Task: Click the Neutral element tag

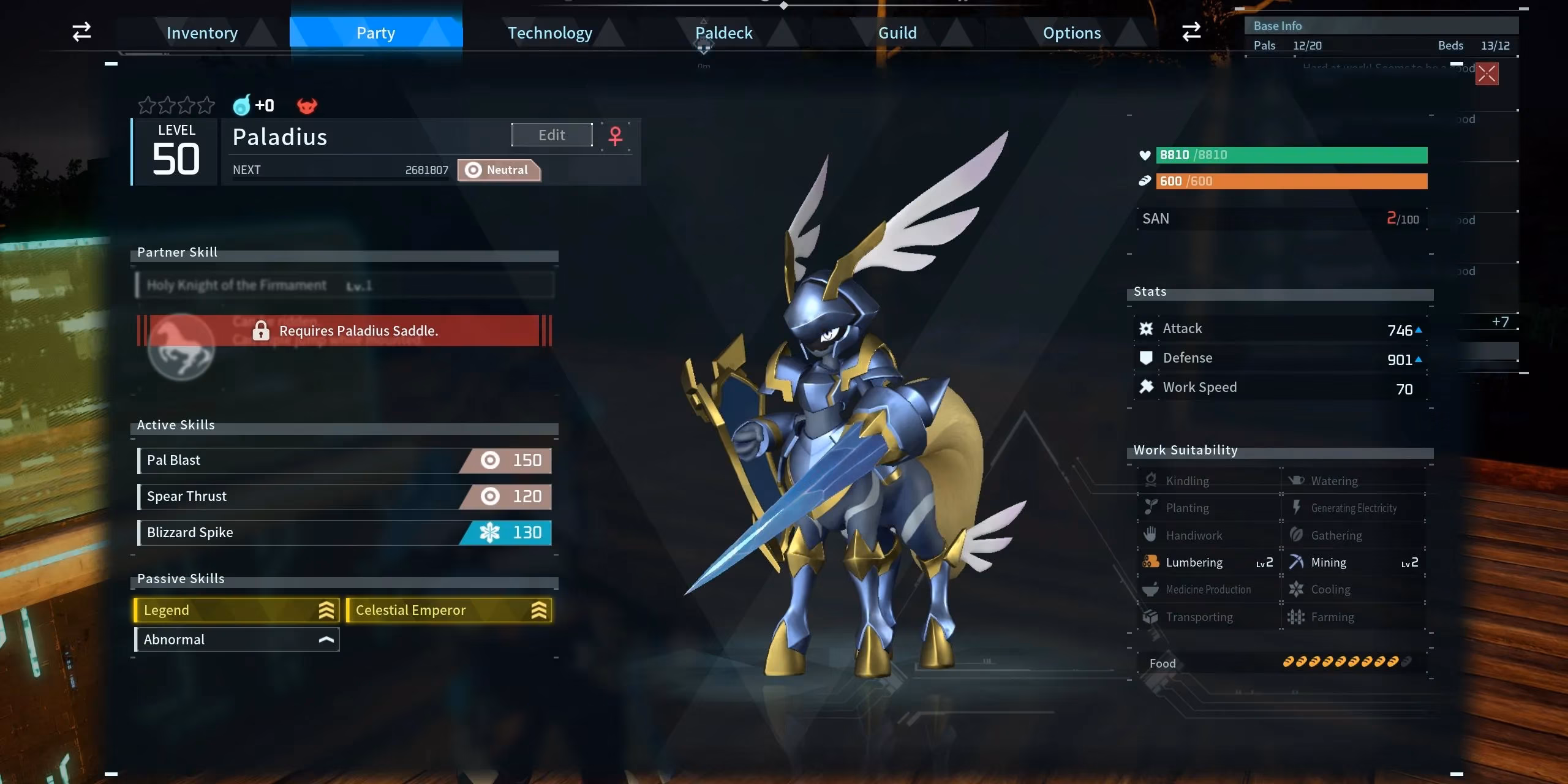Action: pos(499,170)
